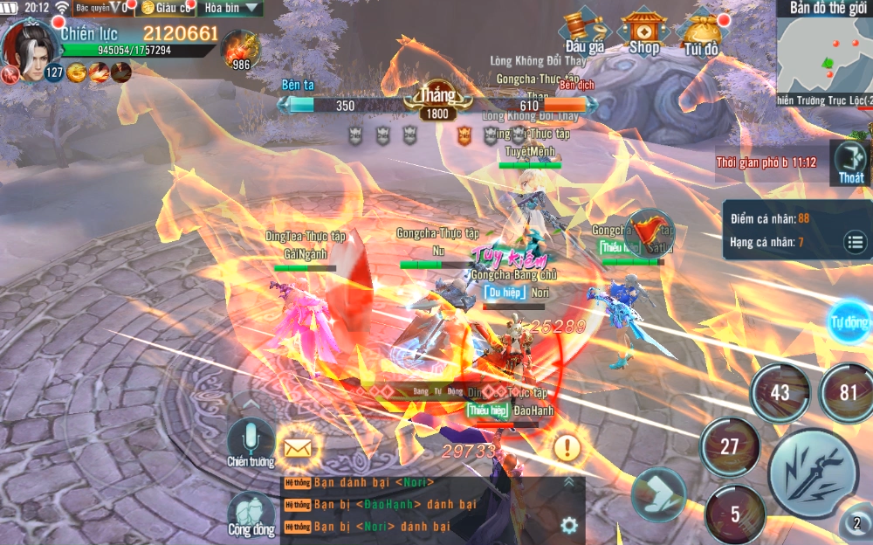Open the Giàu có wealth menu
This screenshot has height=545, width=873.
(166, 8)
